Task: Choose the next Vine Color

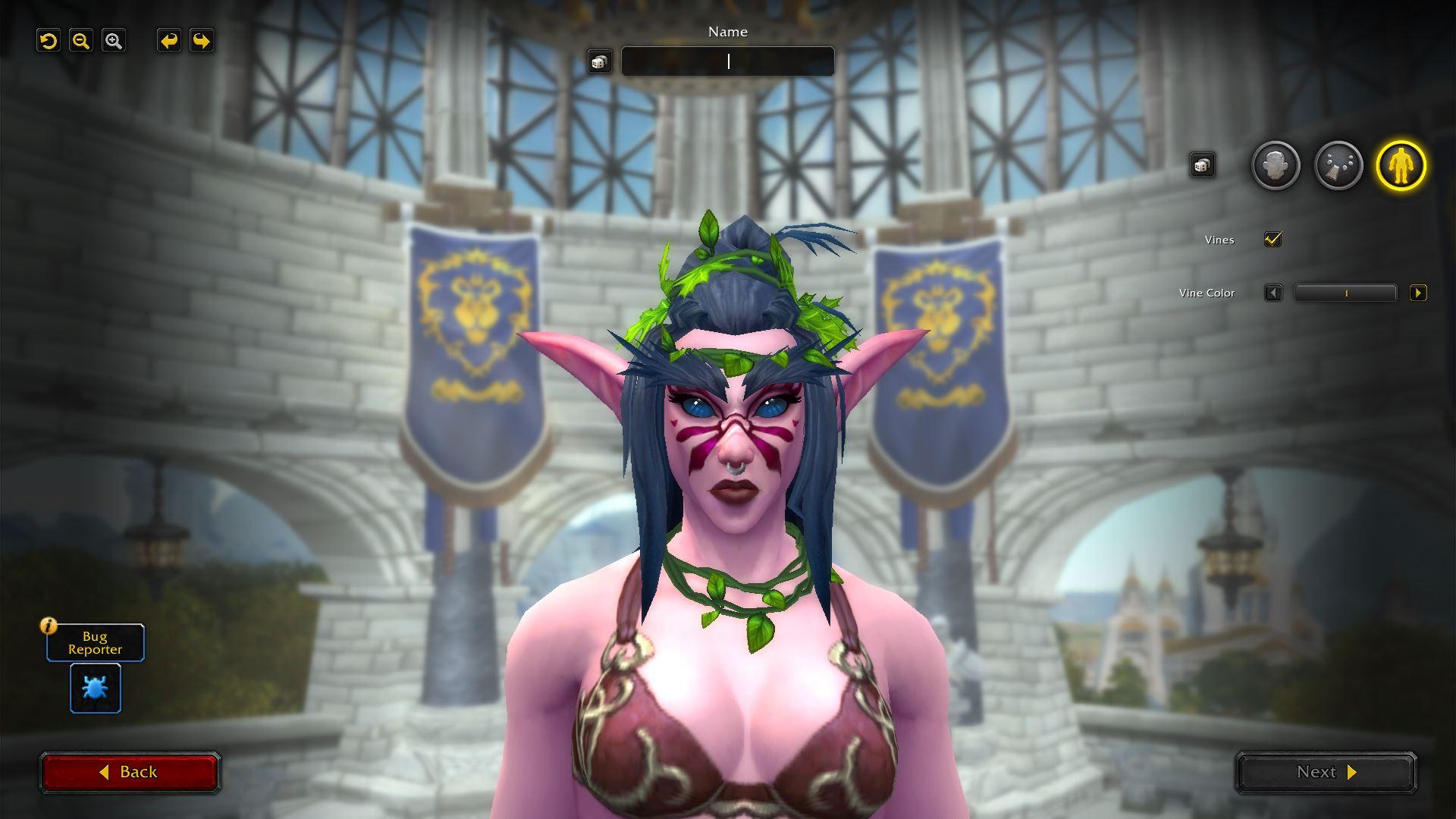Action: pyautogui.click(x=1417, y=293)
